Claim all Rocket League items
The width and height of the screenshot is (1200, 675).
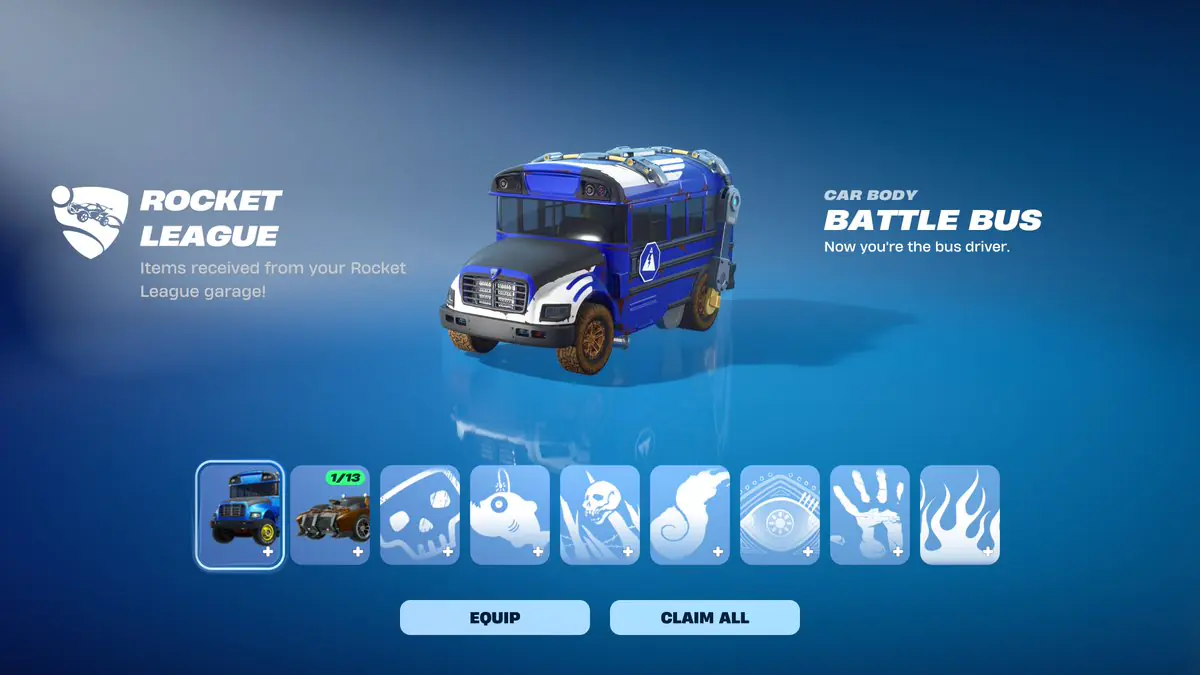coord(704,617)
